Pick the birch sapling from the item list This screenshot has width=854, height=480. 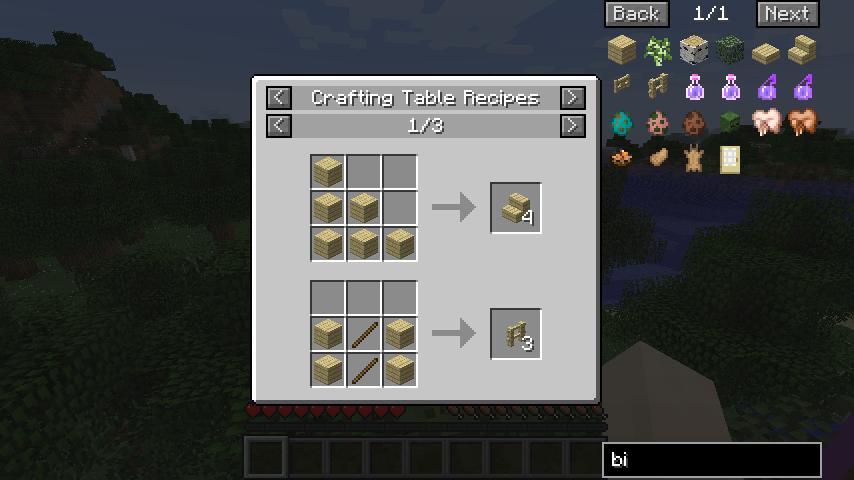[658, 50]
